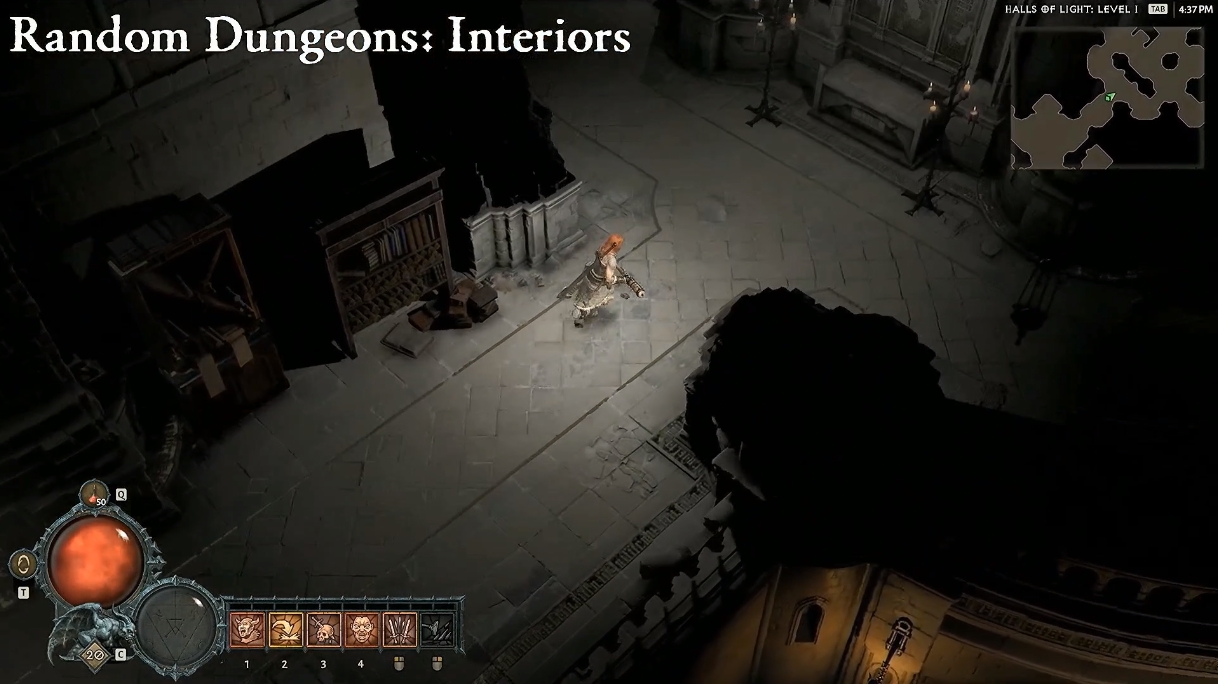Use the leaping arrow skill icon

[x=285, y=630]
